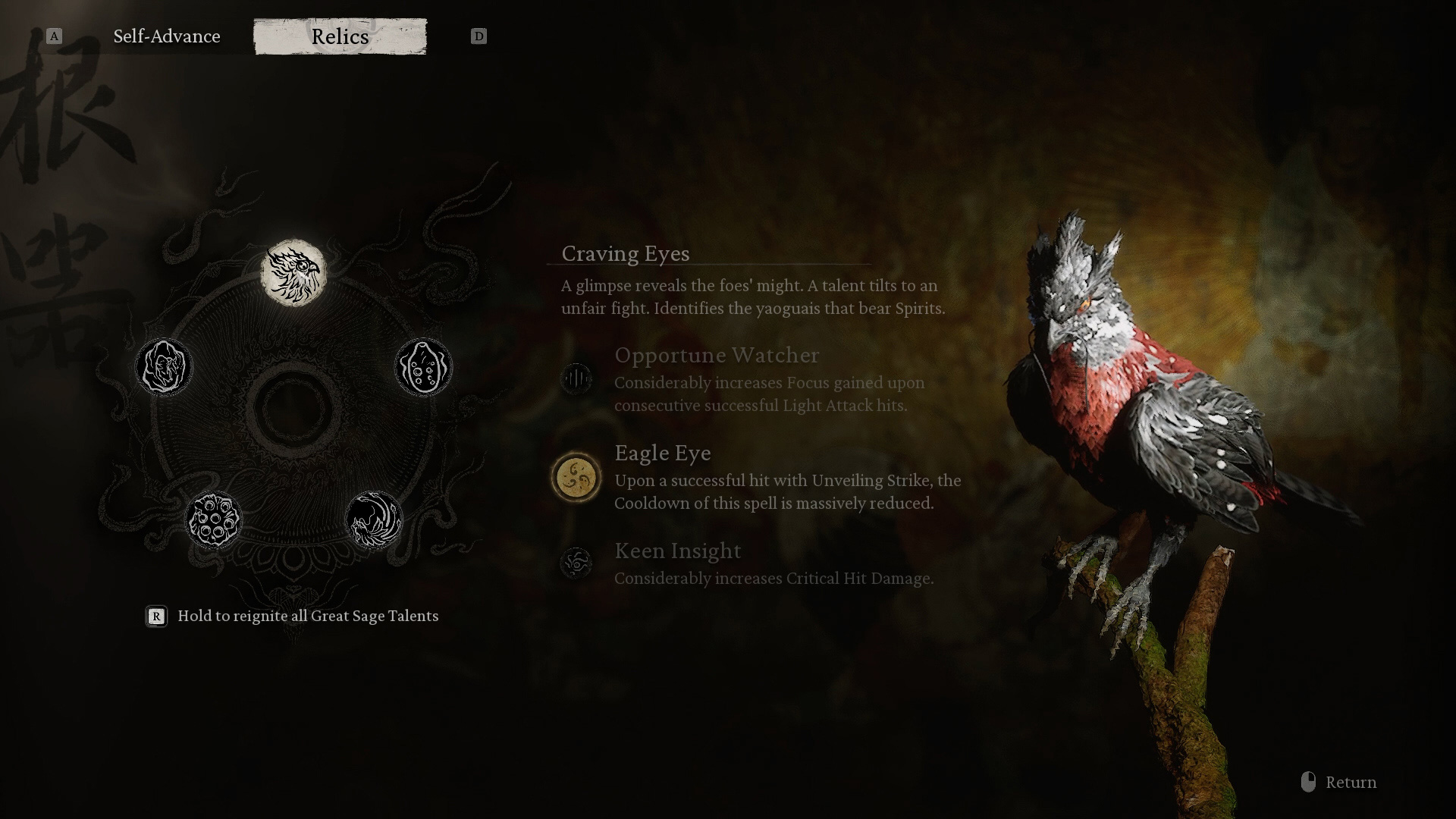
Task: Activate the Keen Insight talent
Action: (576, 563)
